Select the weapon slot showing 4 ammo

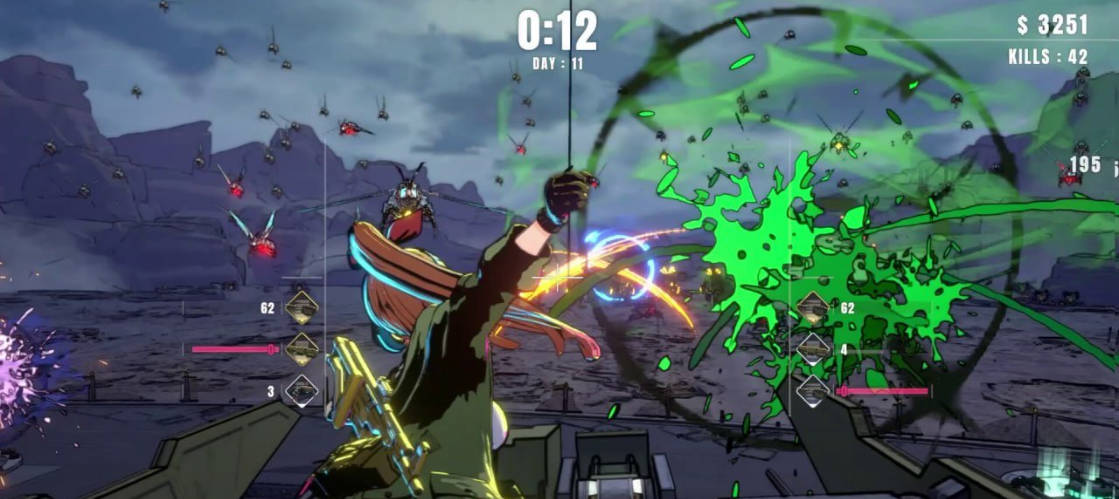[813, 349]
